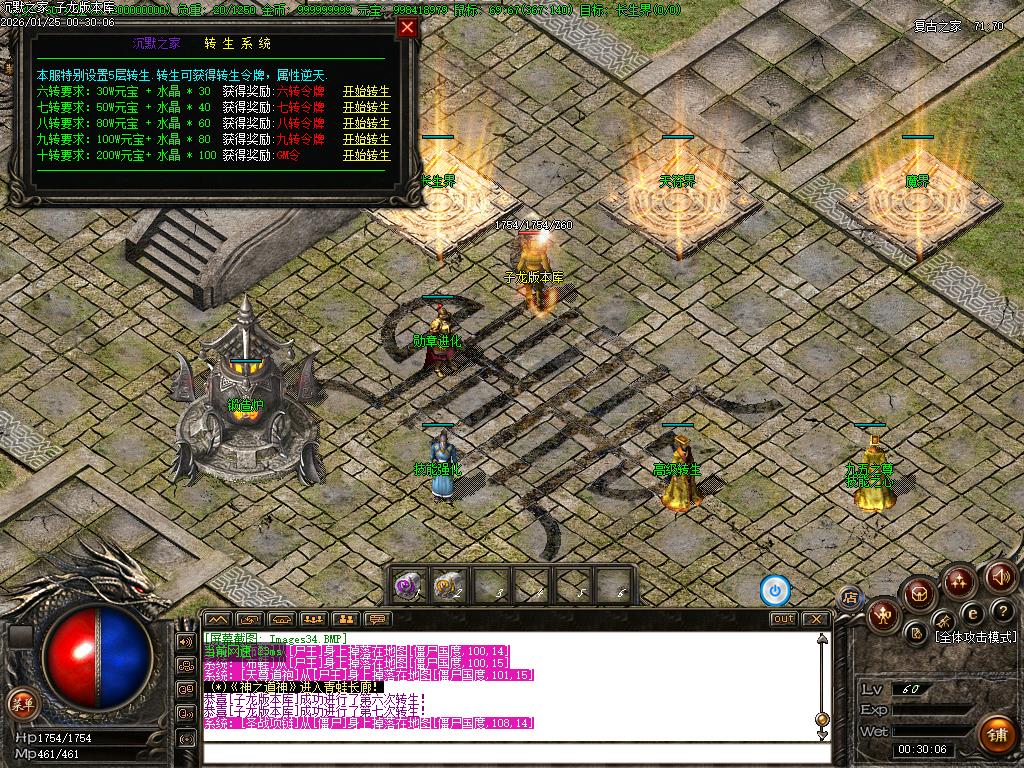Image resolution: width=1024 pixels, height=768 pixels.
Task: Choose 开始转生 on the 七转 row
Action: coord(366,107)
